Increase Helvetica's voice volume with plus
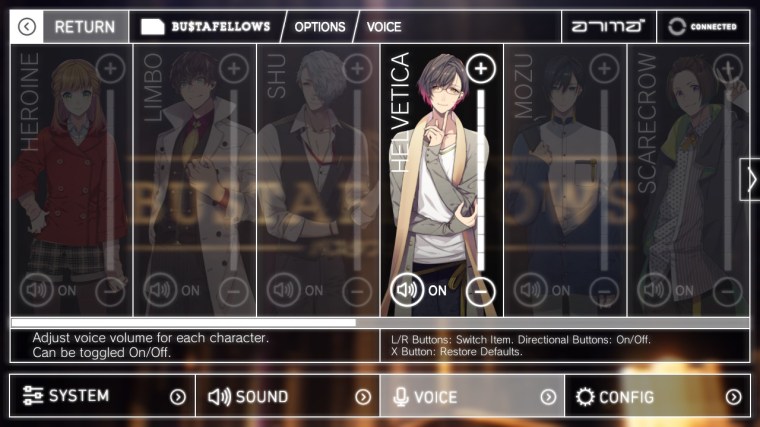The image size is (760, 427). point(482,69)
